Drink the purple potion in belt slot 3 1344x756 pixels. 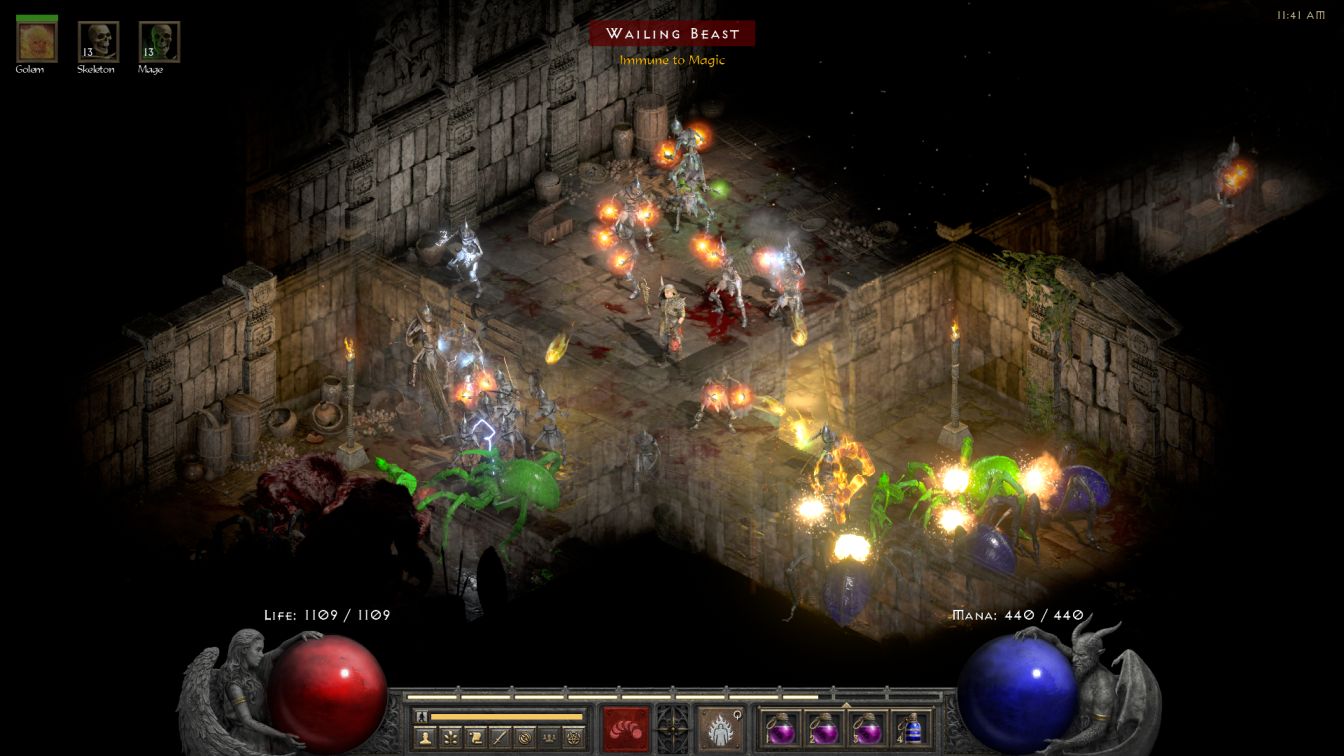867,729
